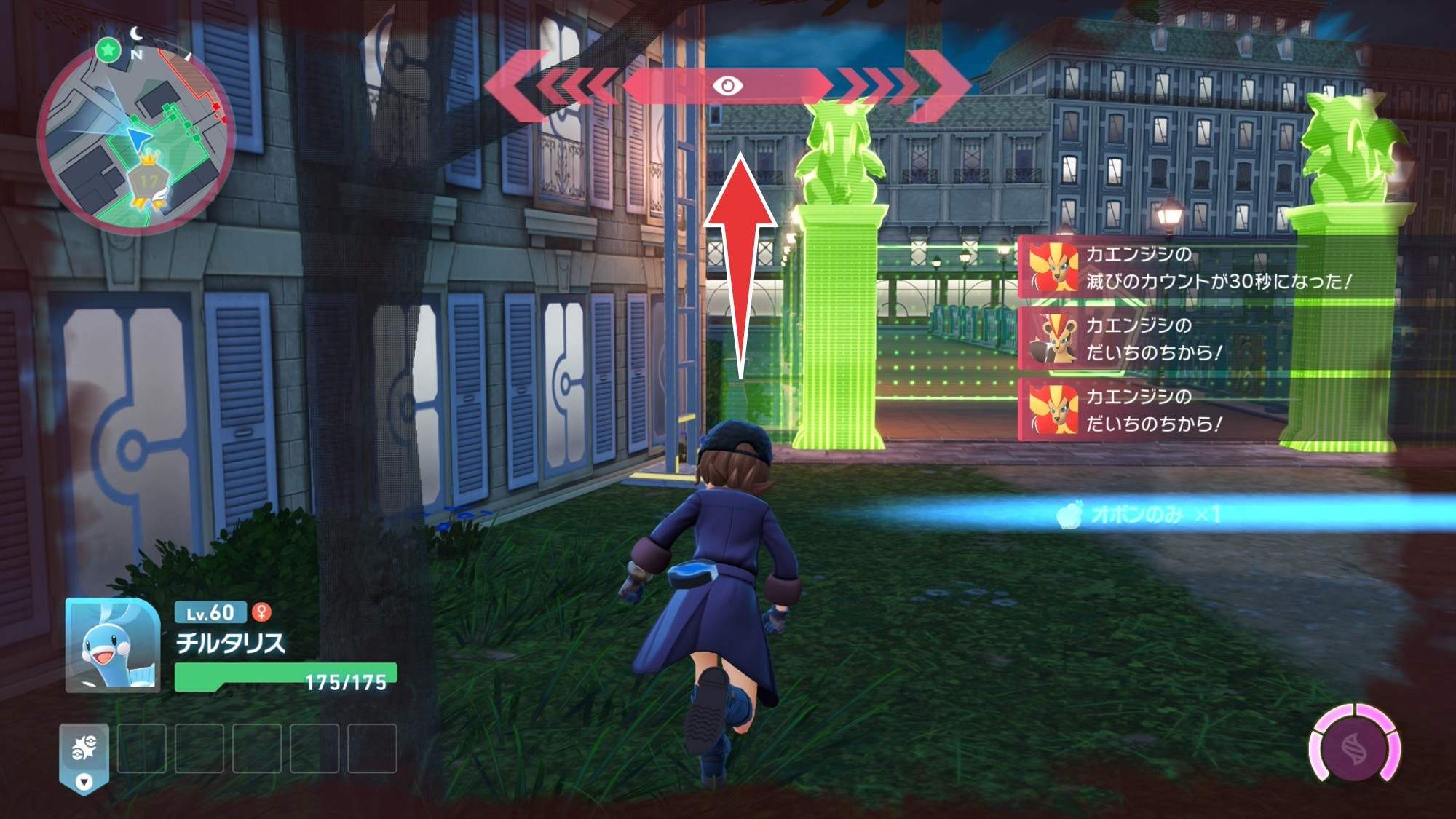Click the green star icon above the minimap
1456x819 pixels.
click(108, 50)
